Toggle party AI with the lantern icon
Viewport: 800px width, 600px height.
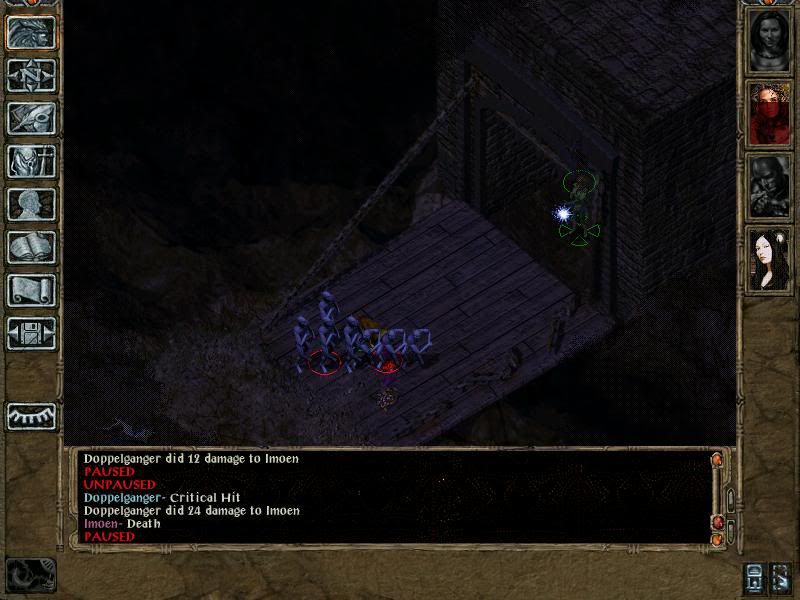click(x=753, y=578)
